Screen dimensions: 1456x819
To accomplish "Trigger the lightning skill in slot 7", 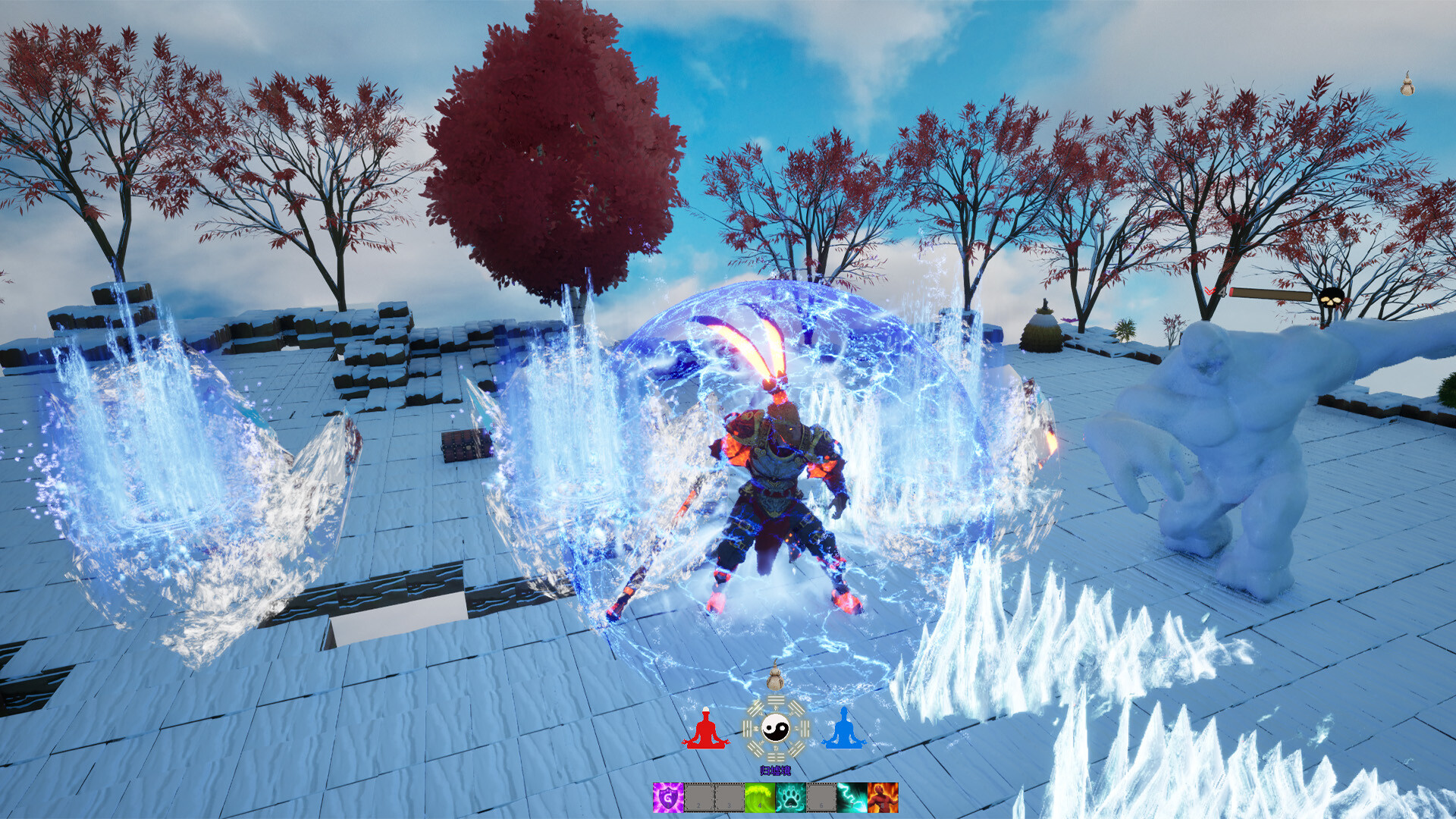I will coord(852,798).
